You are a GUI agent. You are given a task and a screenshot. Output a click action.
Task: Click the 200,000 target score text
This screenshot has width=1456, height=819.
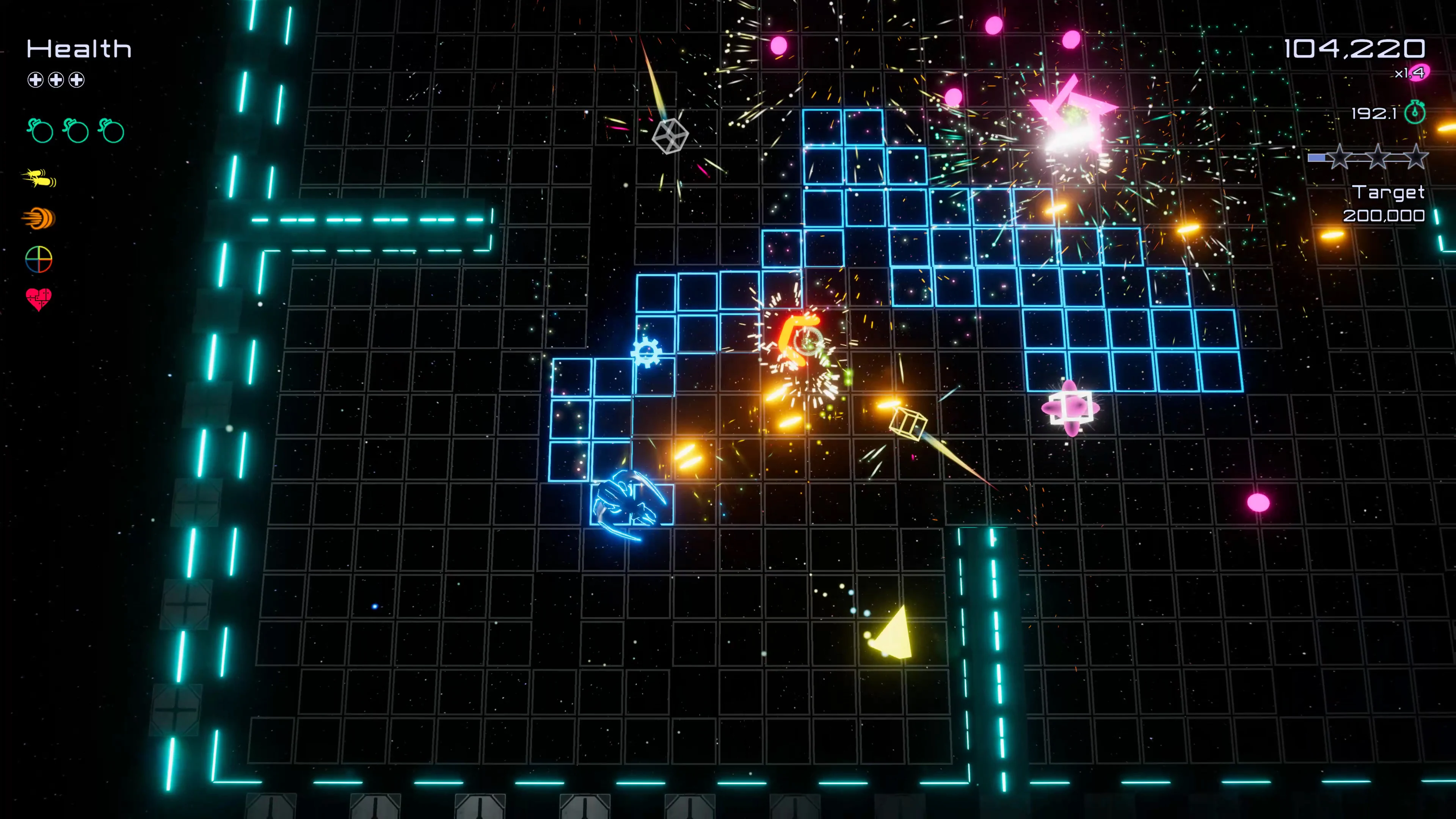(1385, 217)
